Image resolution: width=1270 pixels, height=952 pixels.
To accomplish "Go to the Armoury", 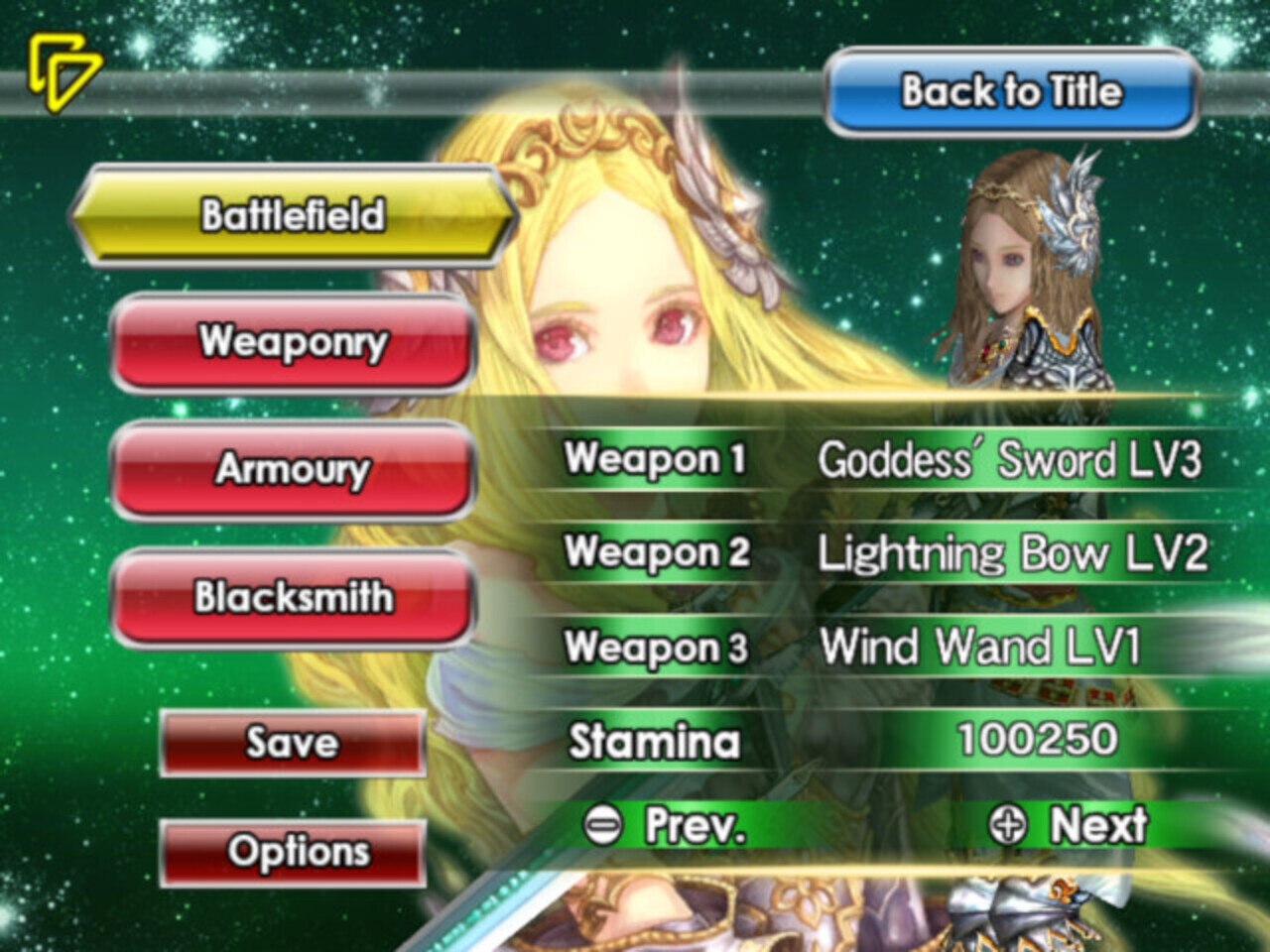I will [x=293, y=469].
